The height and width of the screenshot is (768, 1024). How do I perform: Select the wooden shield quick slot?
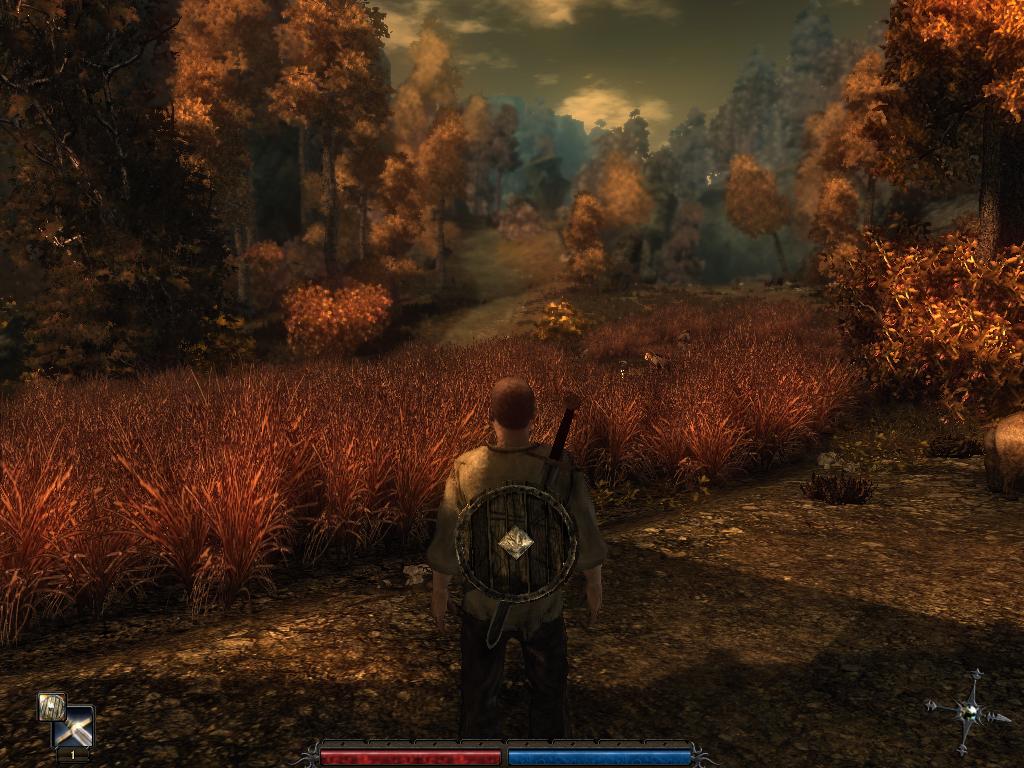[51, 706]
